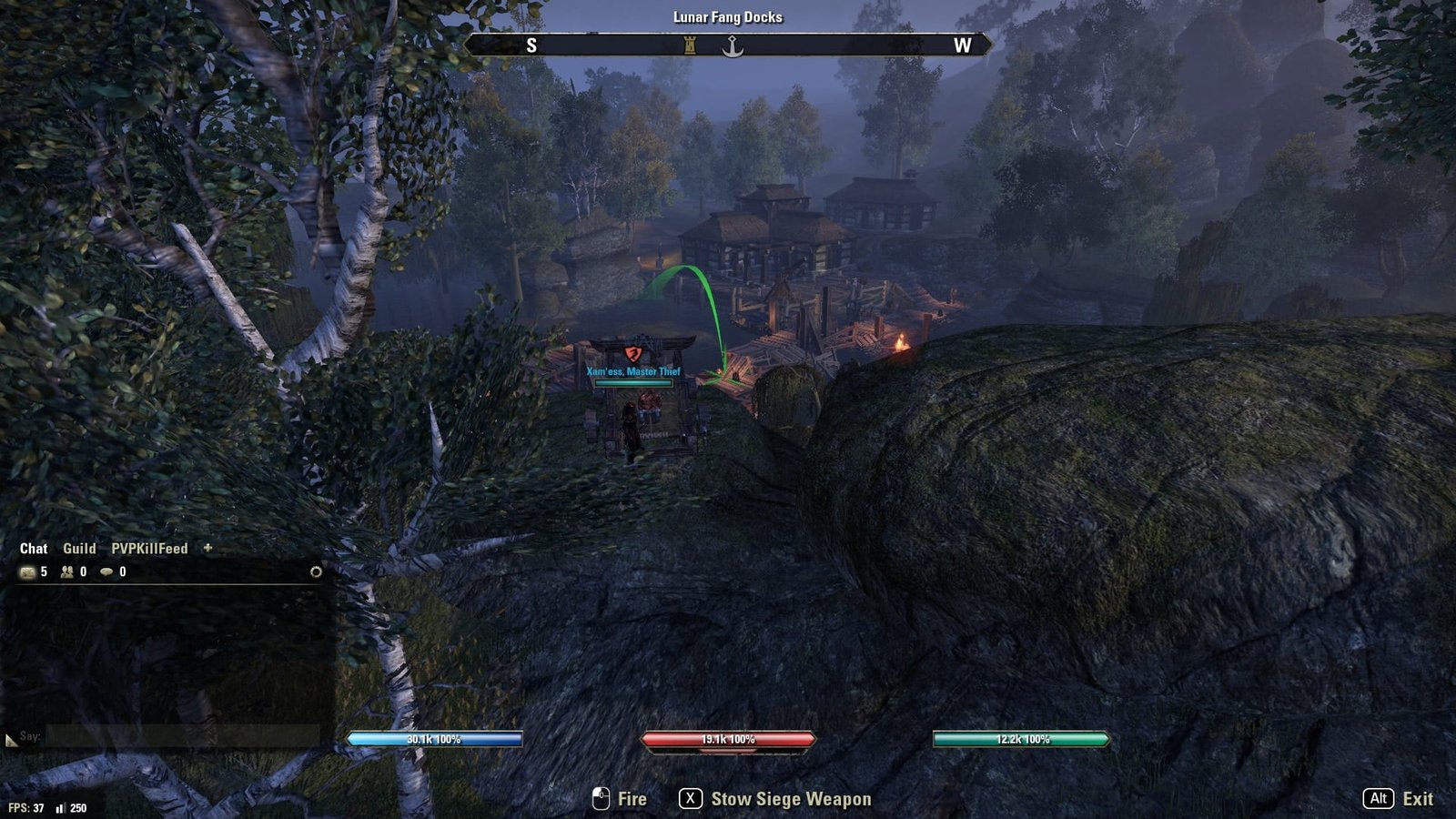Viewport: 1456px width, 819px height.
Task: Minimize the chat window with the corner arrow
Action: (11, 741)
